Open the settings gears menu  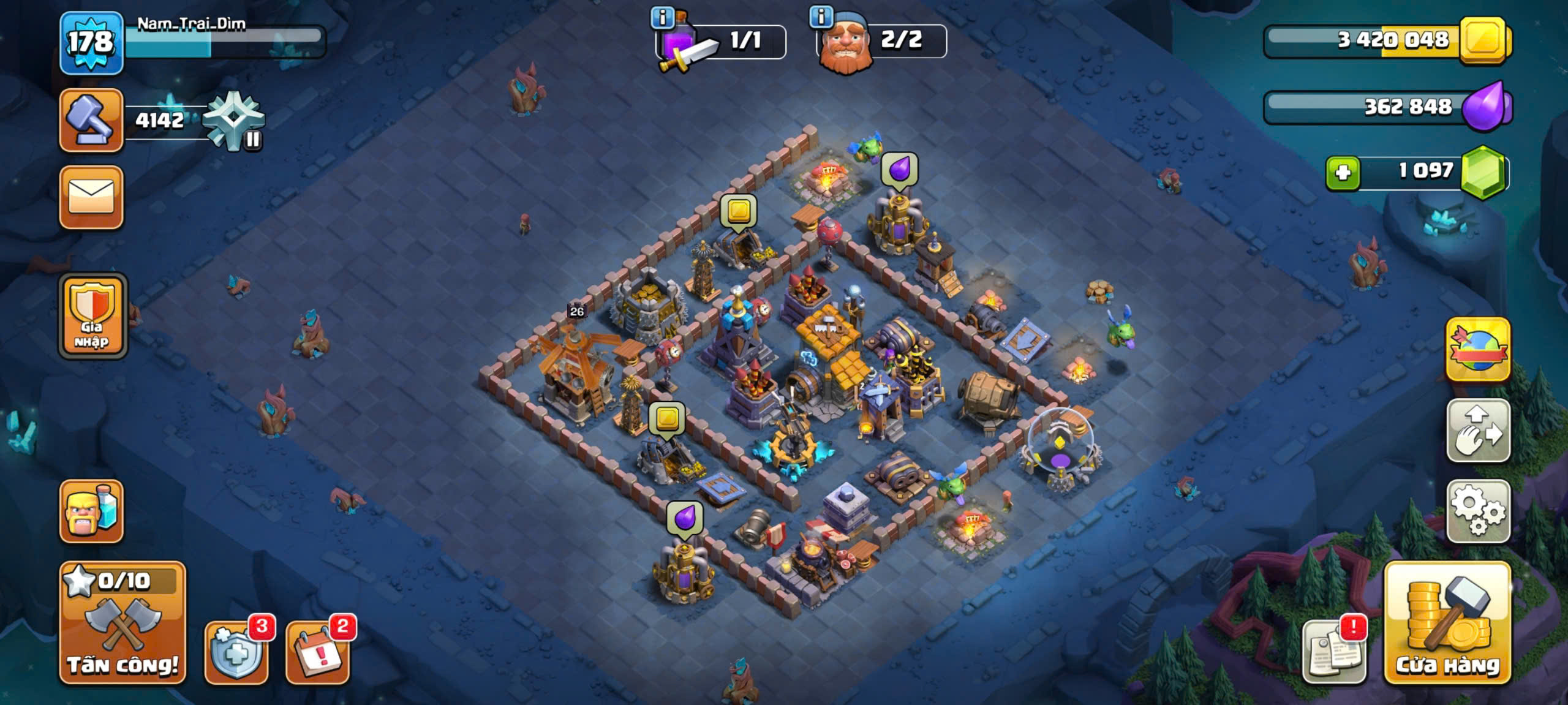point(1477,511)
